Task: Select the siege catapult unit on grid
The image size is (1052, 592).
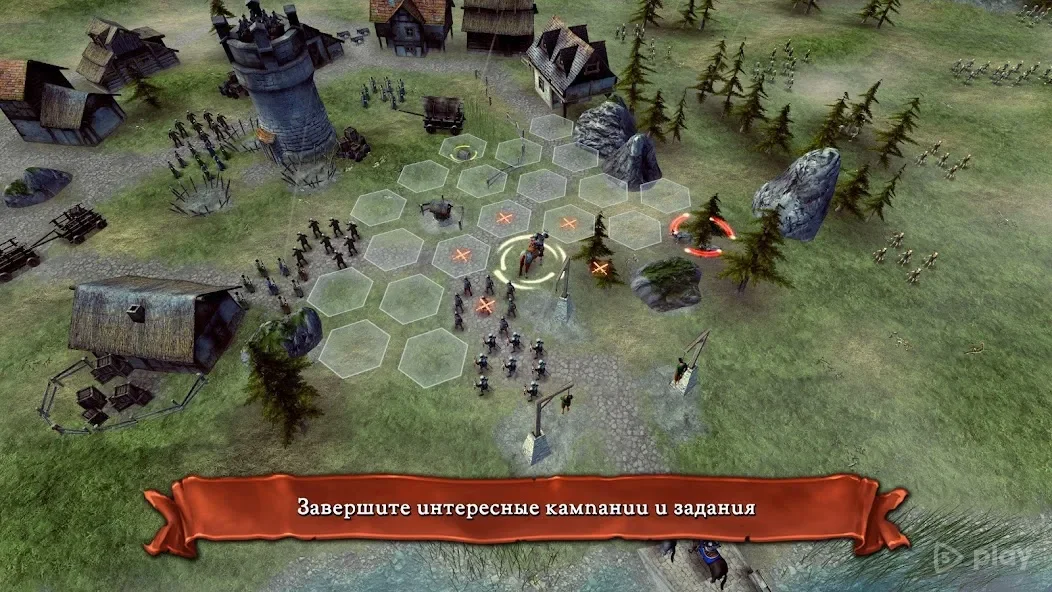Action: [438, 209]
